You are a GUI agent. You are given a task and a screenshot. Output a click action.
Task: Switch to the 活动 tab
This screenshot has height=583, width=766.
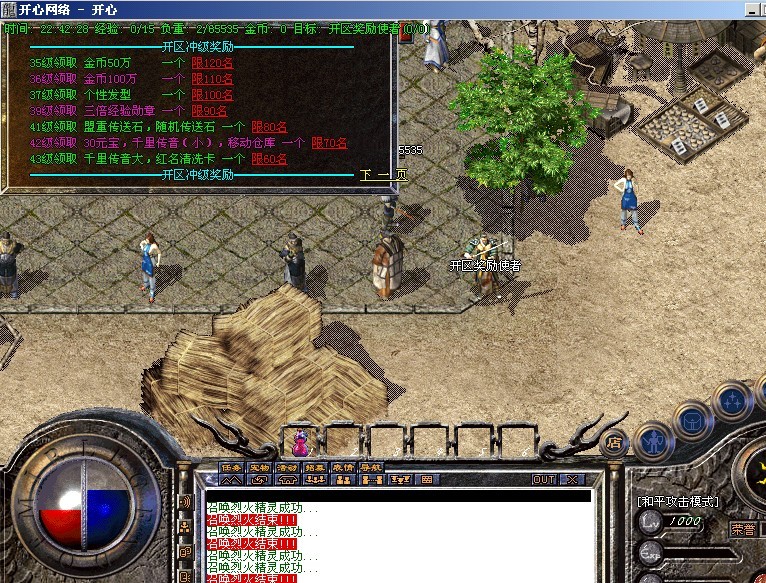(287, 467)
